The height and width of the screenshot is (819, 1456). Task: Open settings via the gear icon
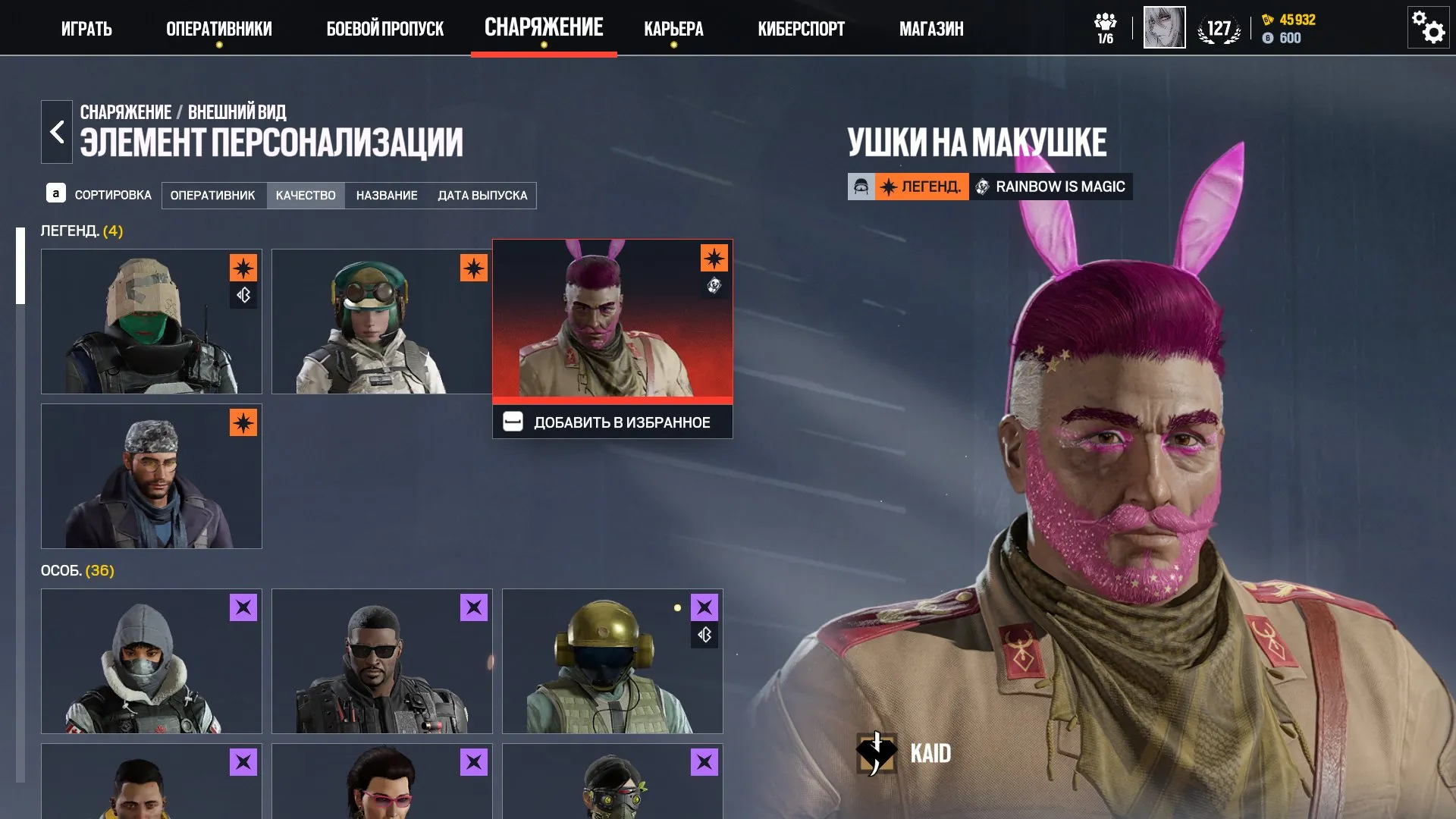click(x=1427, y=27)
